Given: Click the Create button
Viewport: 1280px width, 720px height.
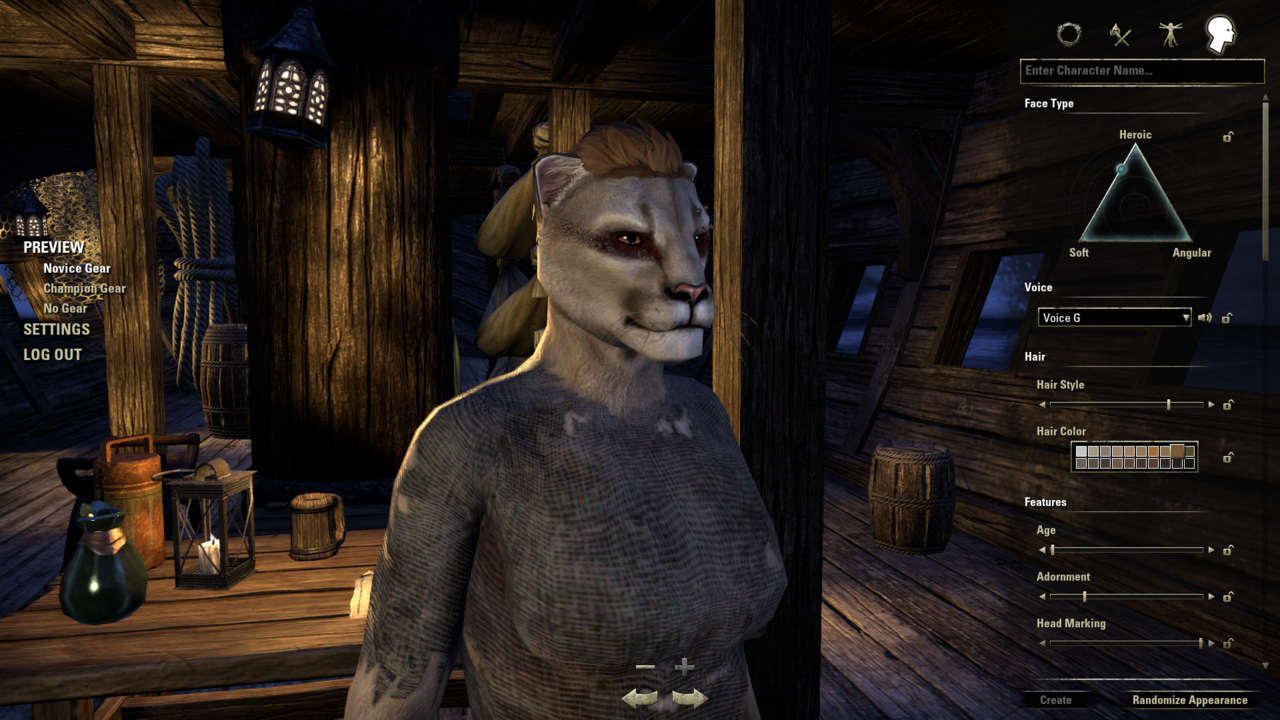Looking at the screenshot, I should point(1055,700).
